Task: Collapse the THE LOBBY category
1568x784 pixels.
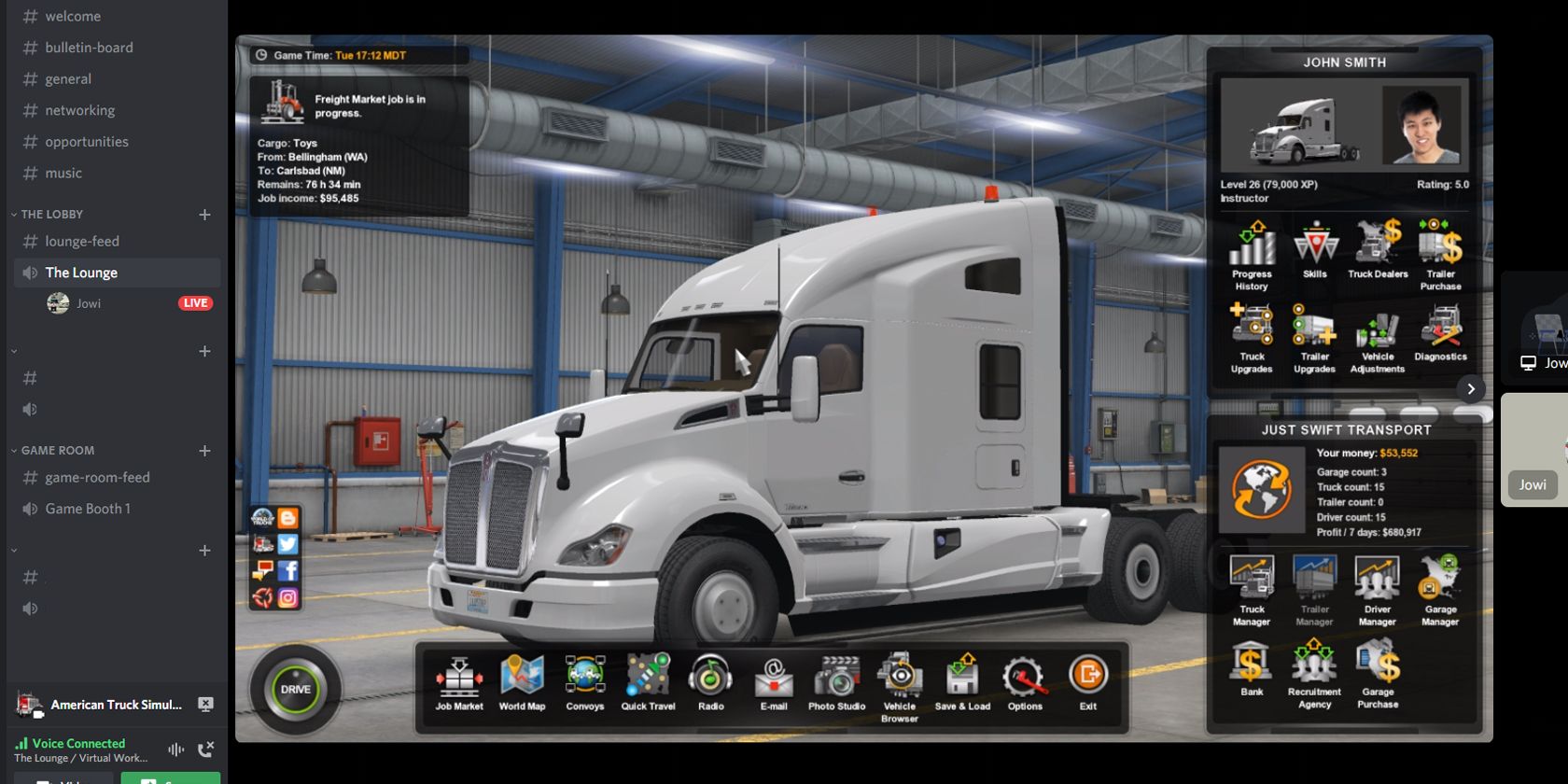Action: tap(51, 214)
